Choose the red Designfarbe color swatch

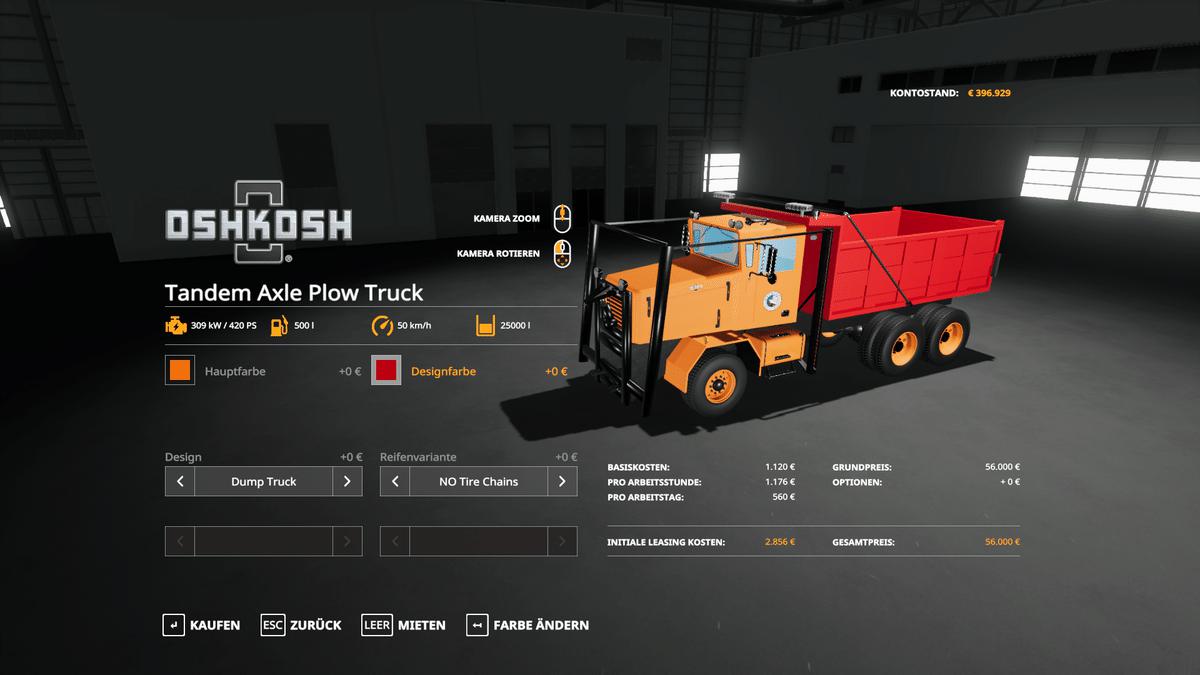tap(387, 371)
